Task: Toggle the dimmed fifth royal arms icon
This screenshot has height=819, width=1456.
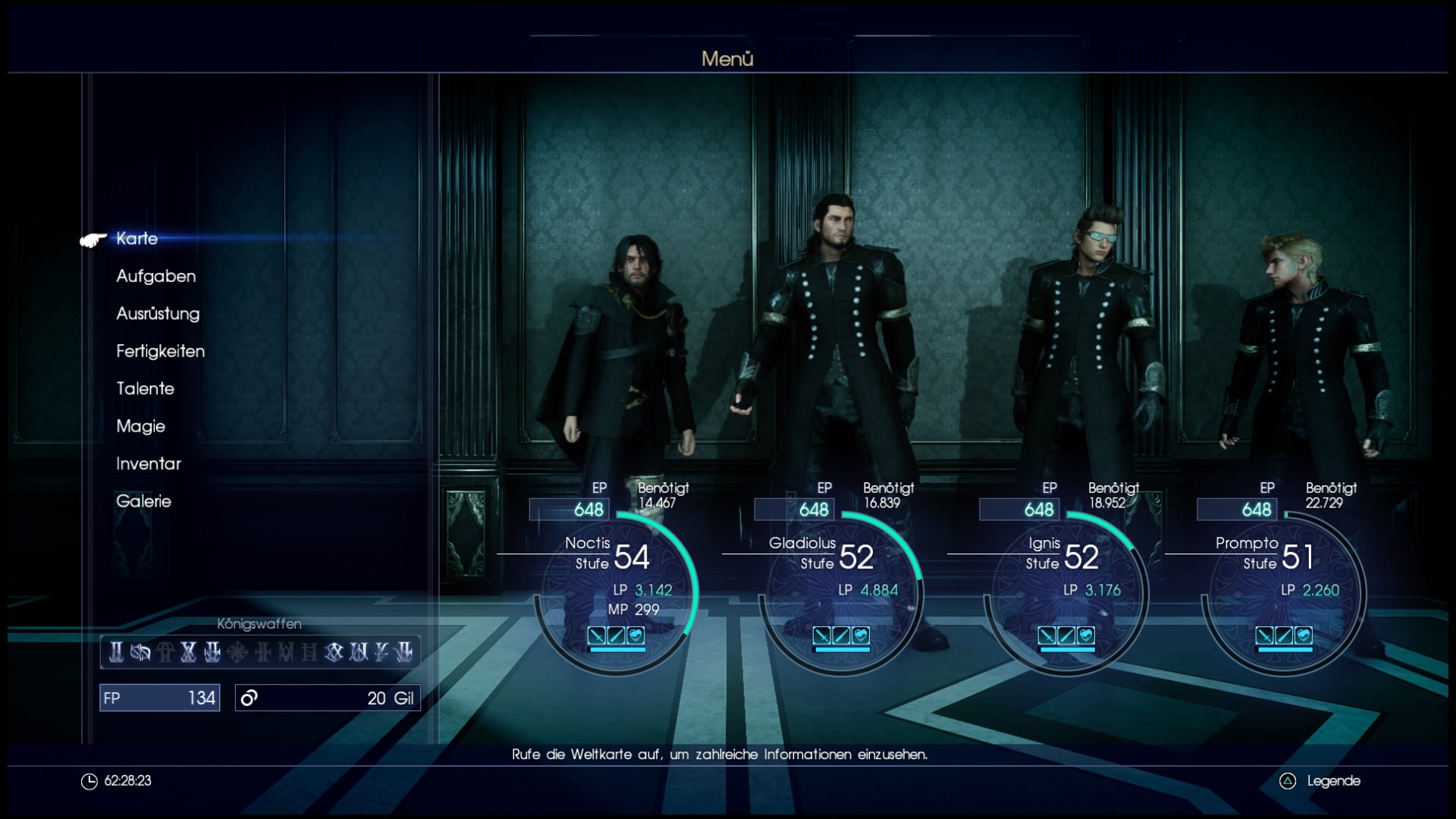Action: [x=213, y=652]
